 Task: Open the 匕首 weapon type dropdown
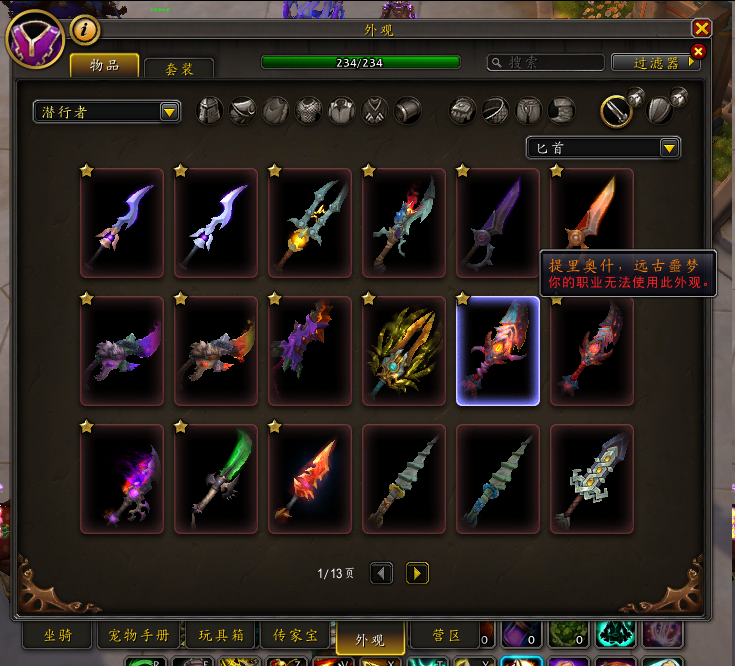pos(603,148)
